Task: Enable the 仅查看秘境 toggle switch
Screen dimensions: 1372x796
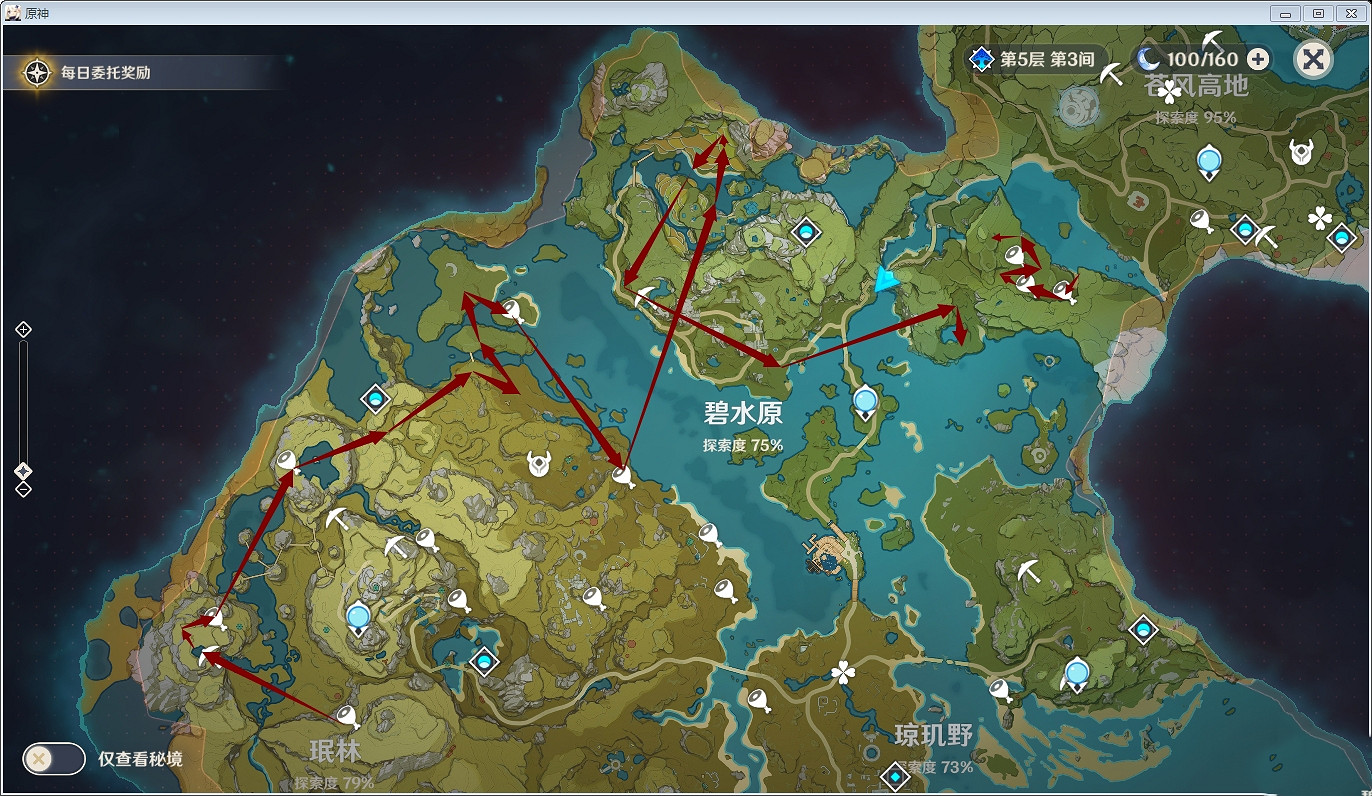Action: point(53,759)
